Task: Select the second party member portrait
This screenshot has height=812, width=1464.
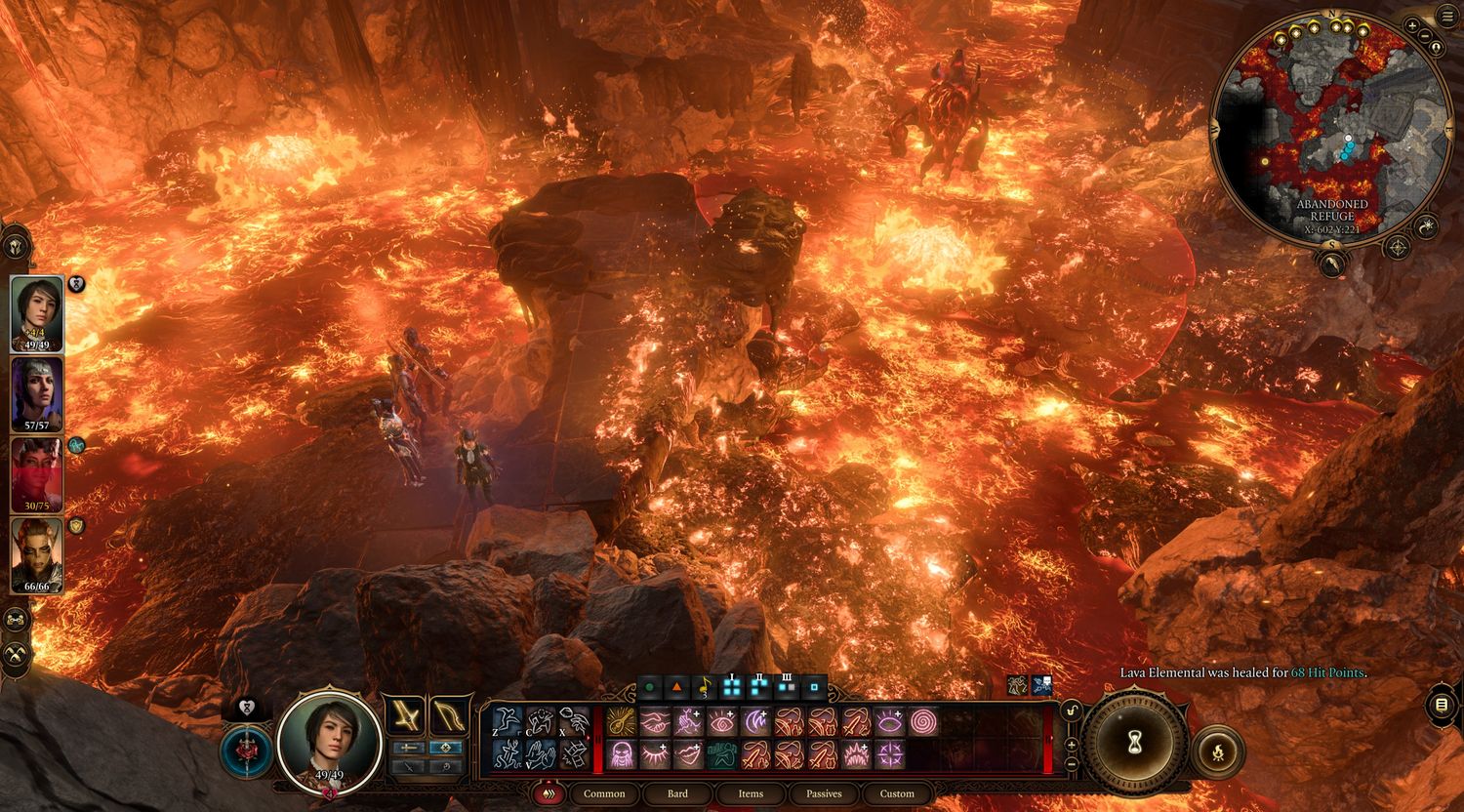Action: pyautogui.click(x=37, y=393)
